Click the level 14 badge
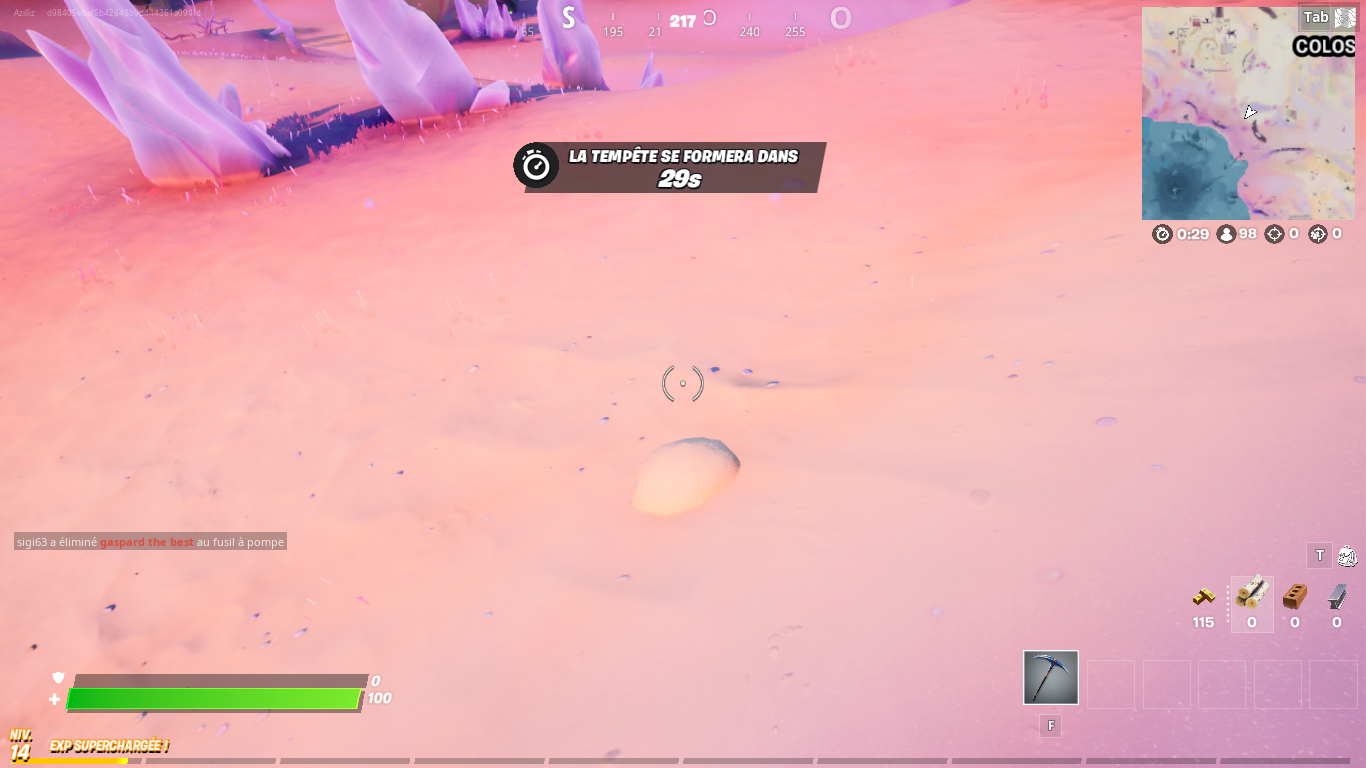Image resolution: width=1366 pixels, height=768 pixels. click(x=18, y=746)
